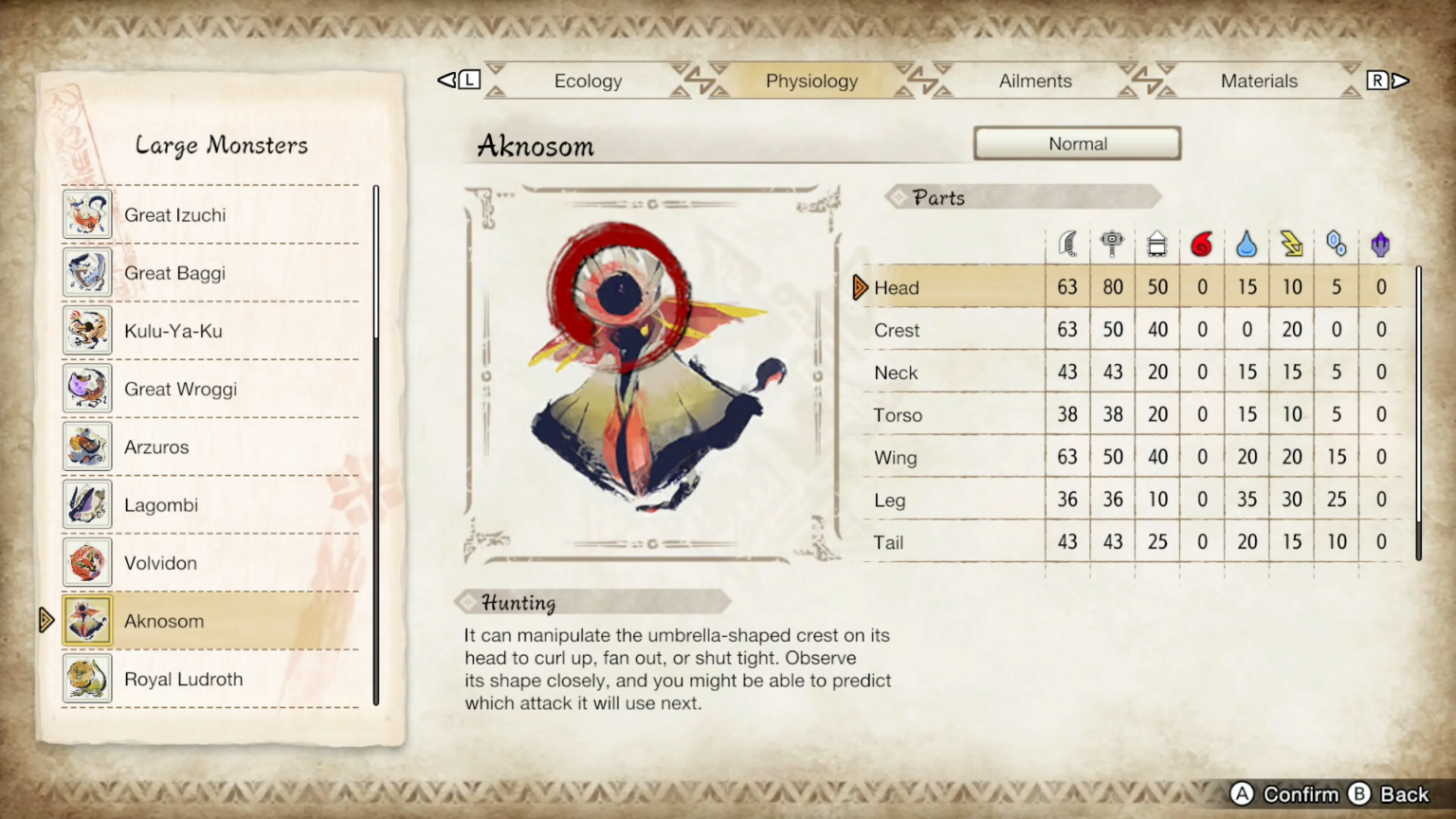1456x819 pixels.
Task: Click the ammo damage type icon
Action: [x=1157, y=244]
